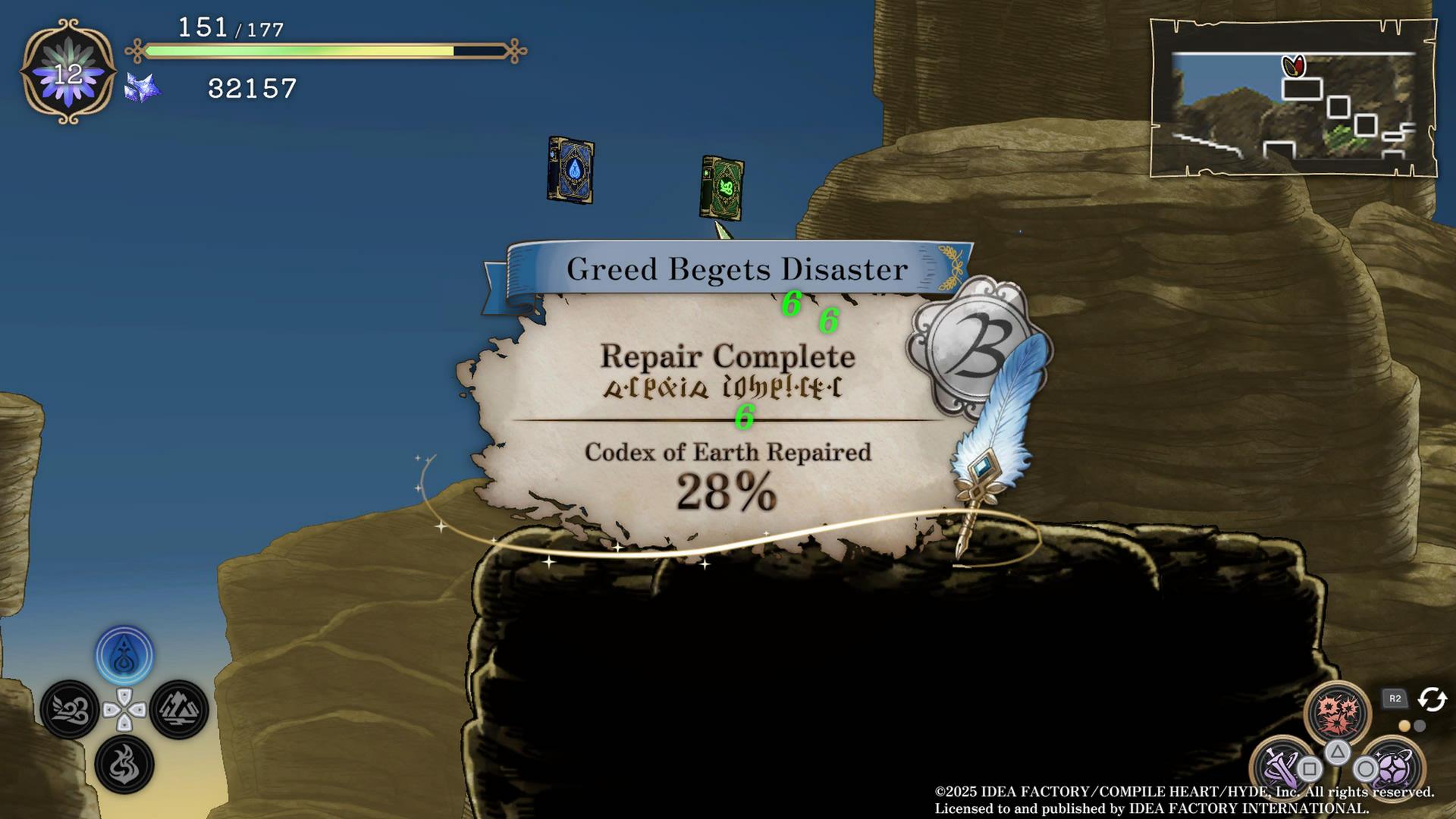Click the level 12 flower emblem
The height and width of the screenshot is (819, 1456).
click(68, 73)
